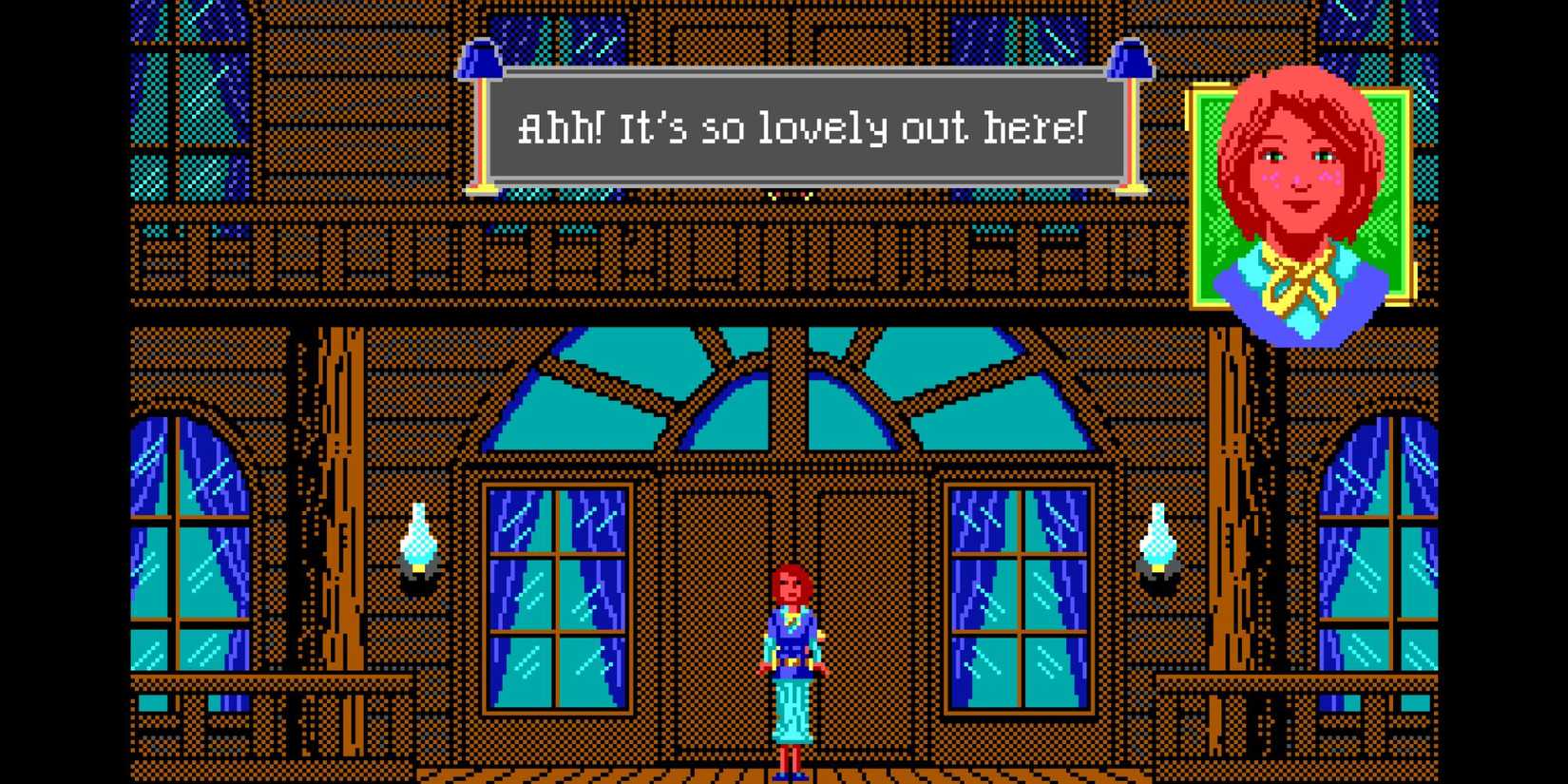Click the dialog text 'Ahh! It's so lovely out here!'
Screen dimensions: 1568x784
click(x=803, y=128)
